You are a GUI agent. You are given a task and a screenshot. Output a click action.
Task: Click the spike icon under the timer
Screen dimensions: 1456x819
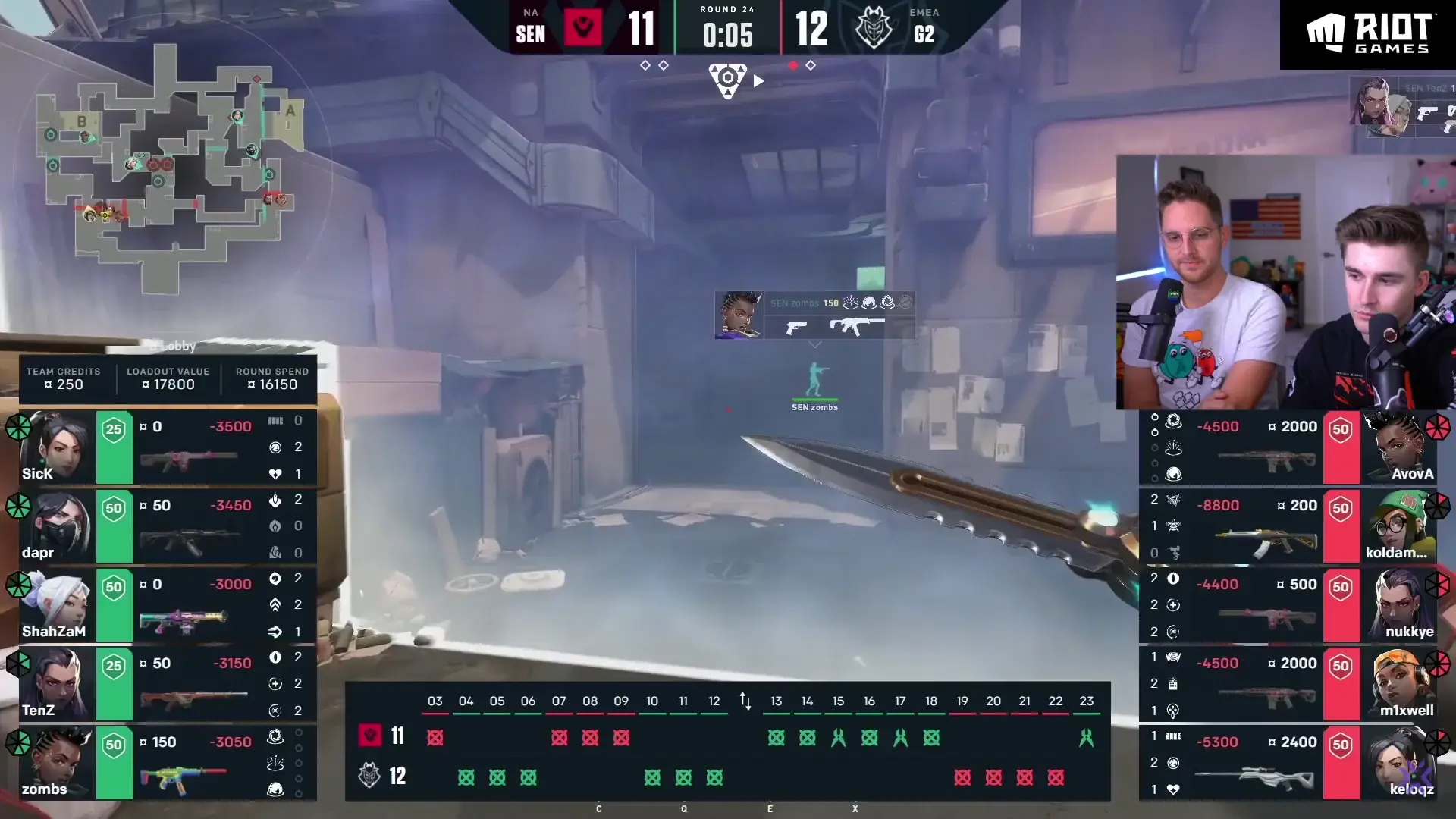point(727,80)
